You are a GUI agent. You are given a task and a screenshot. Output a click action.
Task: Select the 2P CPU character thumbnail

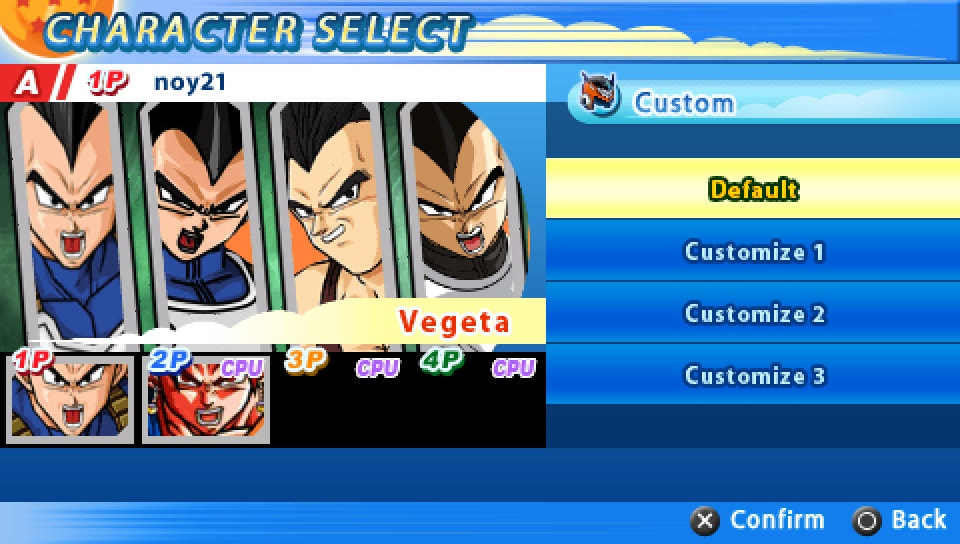pos(205,400)
